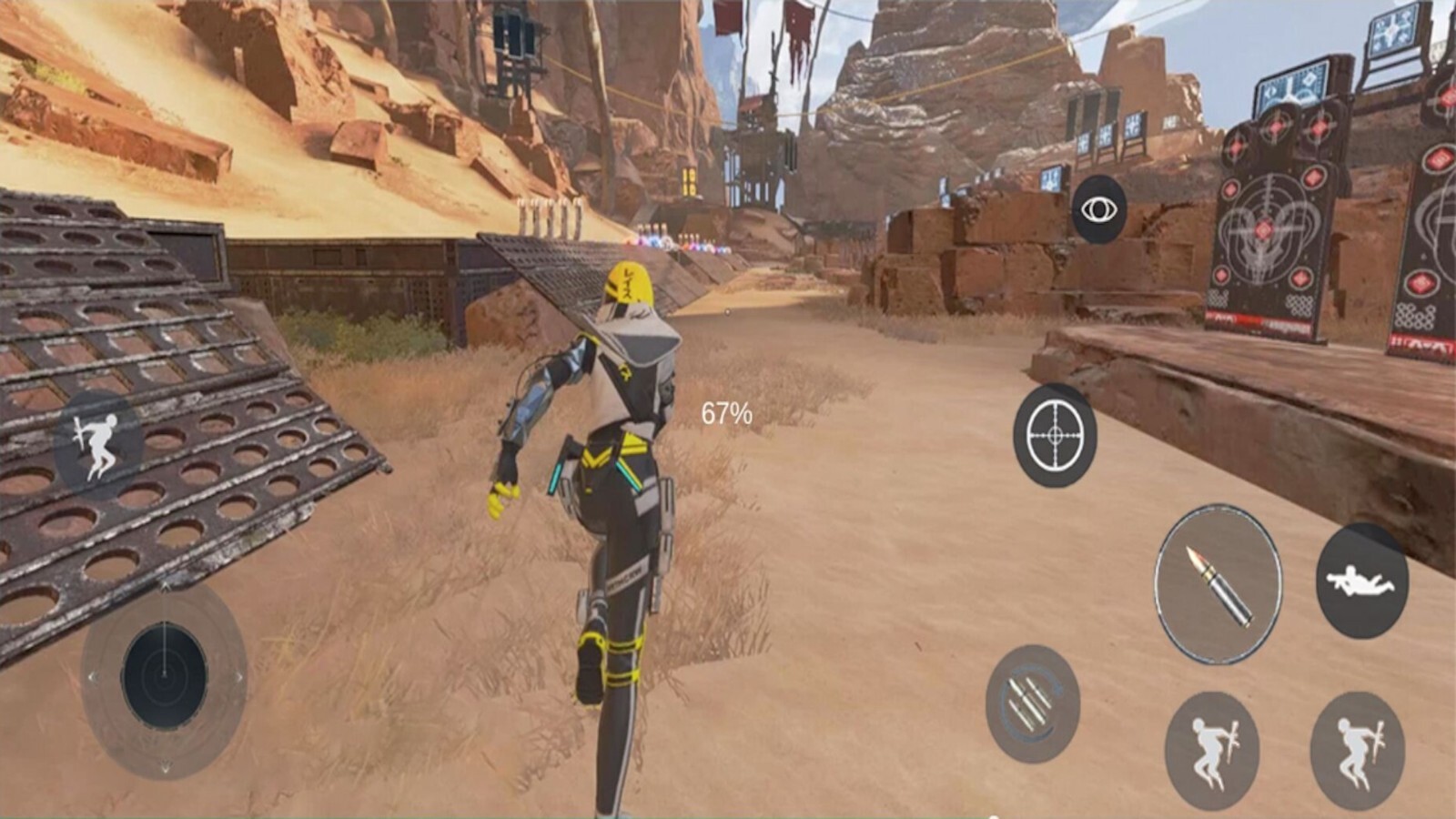This screenshot has width=1456, height=819.
Task: Activate the crosshair aim-down-sights button
Action: coord(1055,435)
